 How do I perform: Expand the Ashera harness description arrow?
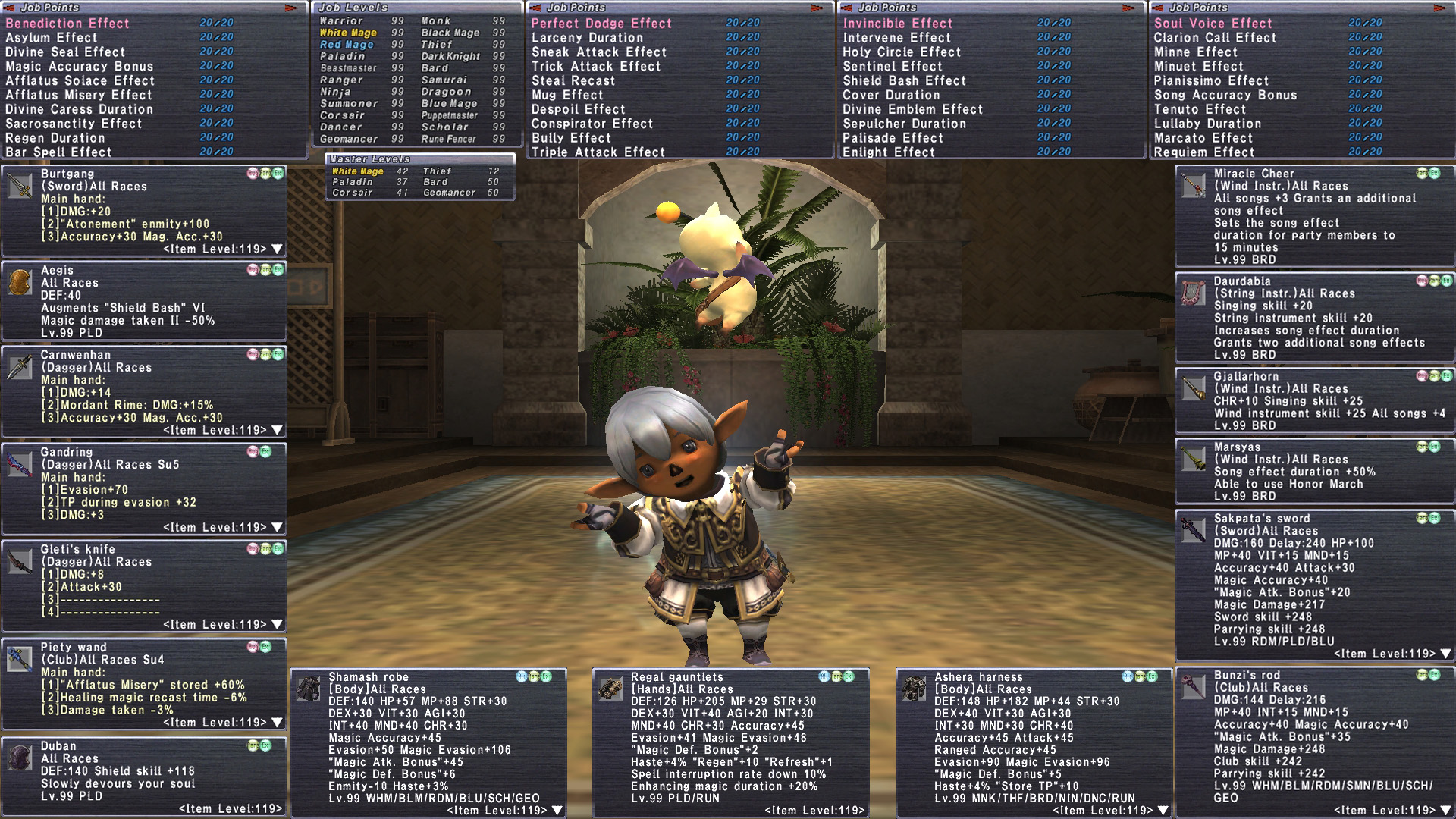pyautogui.click(x=1163, y=811)
